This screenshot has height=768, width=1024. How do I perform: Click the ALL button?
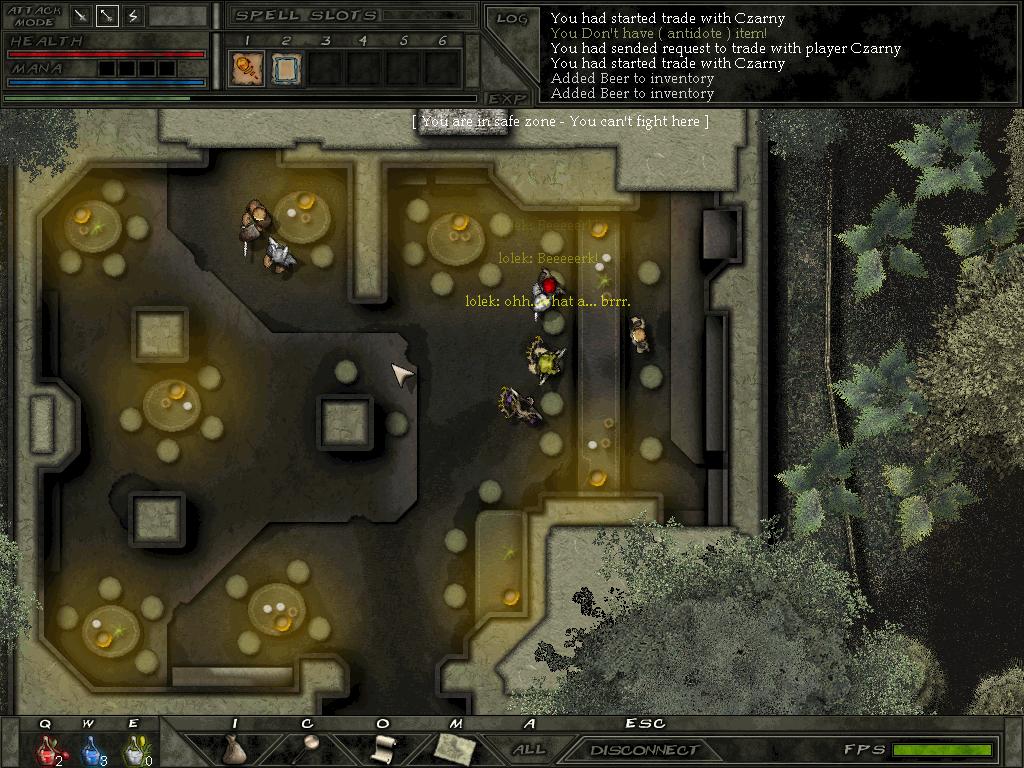(x=529, y=749)
